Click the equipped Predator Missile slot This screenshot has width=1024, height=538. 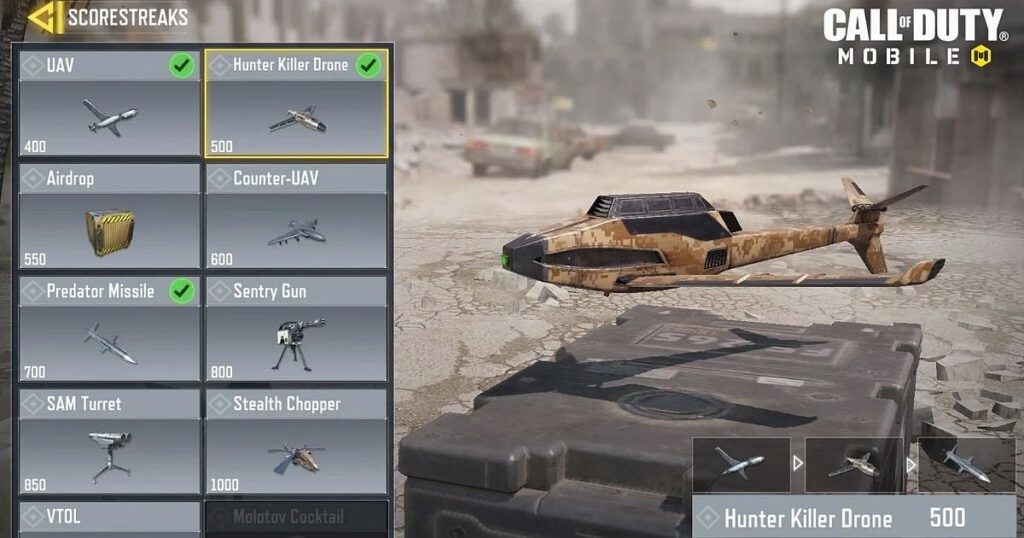(x=966, y=464)
